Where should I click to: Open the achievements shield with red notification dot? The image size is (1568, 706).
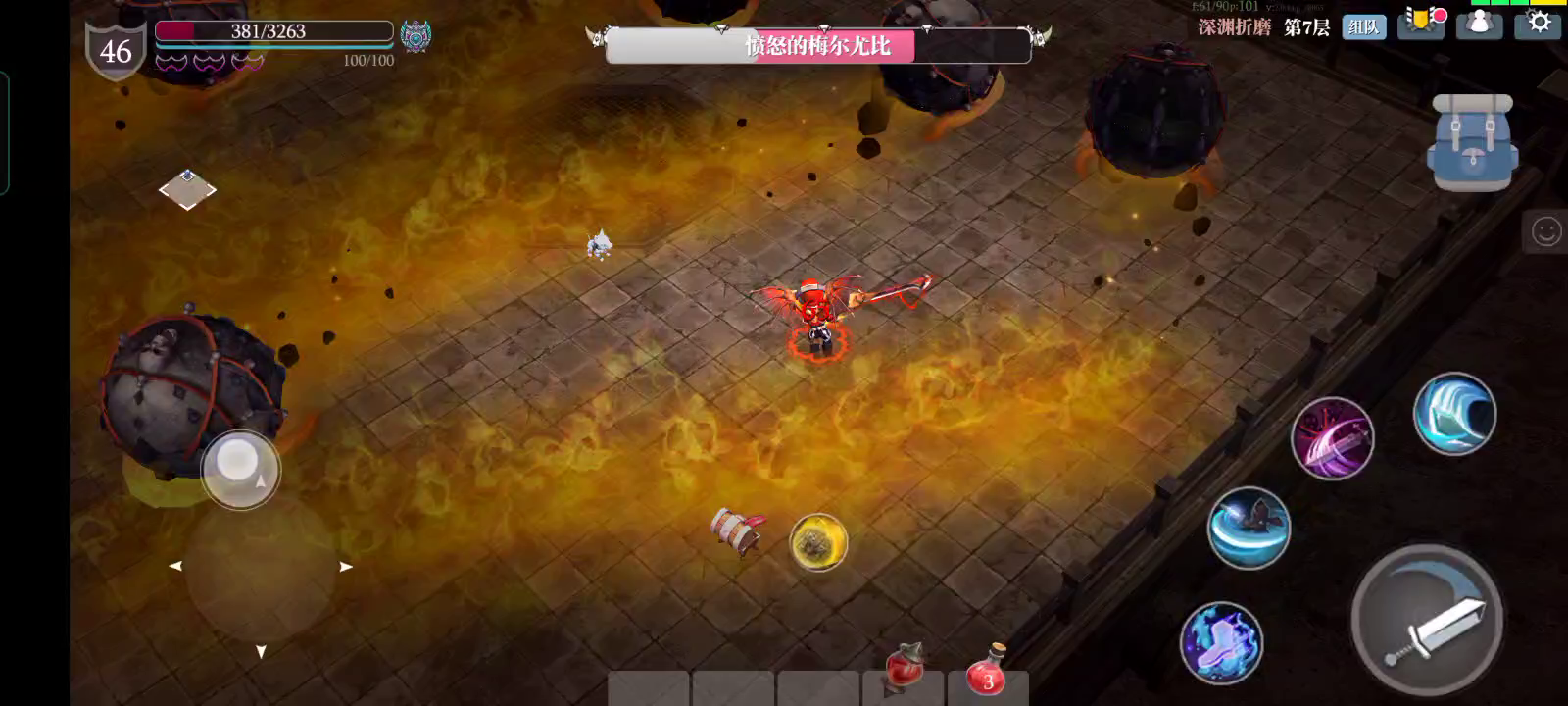coord(1420,25)
